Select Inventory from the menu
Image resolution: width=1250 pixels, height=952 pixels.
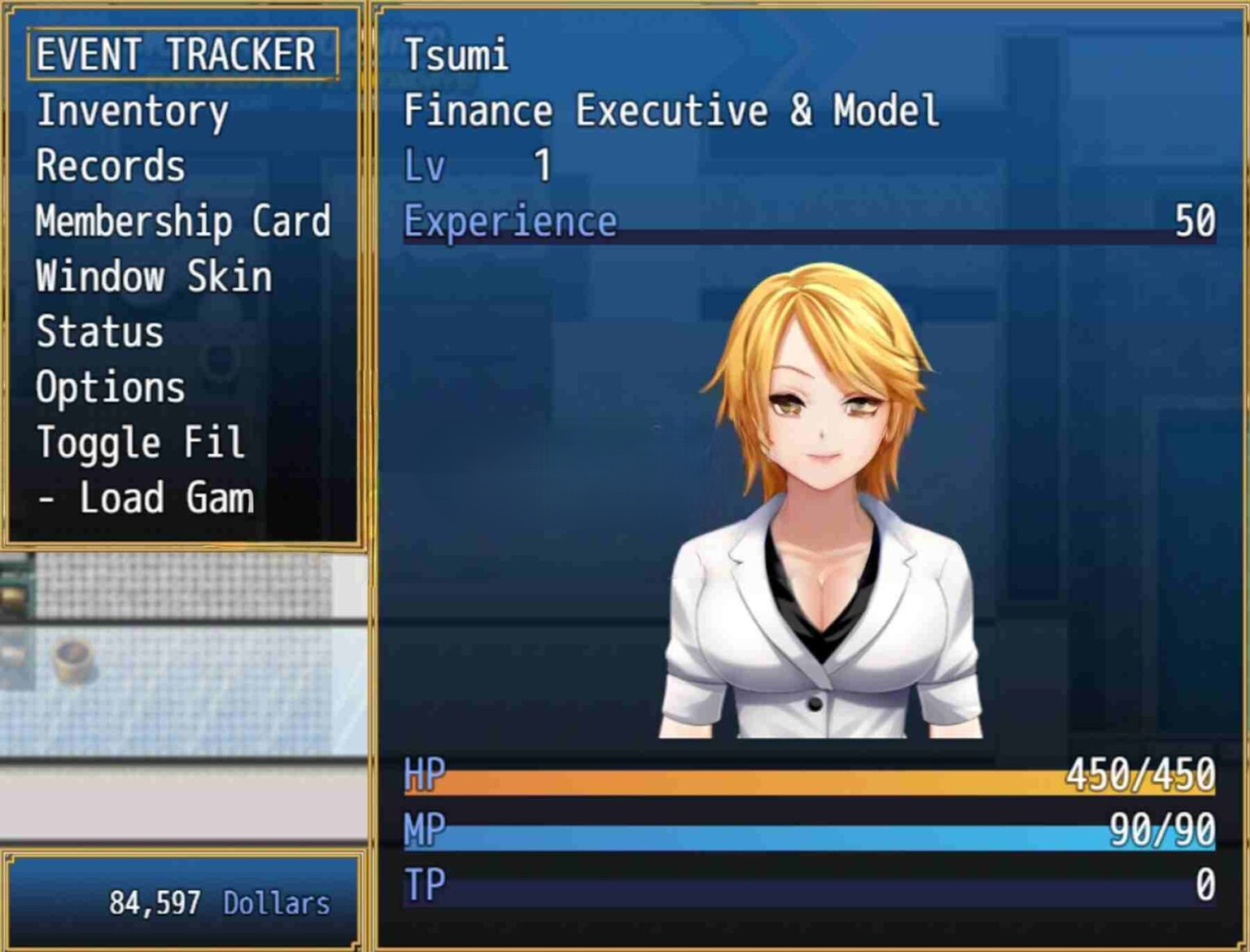click(x=132, y=111)
